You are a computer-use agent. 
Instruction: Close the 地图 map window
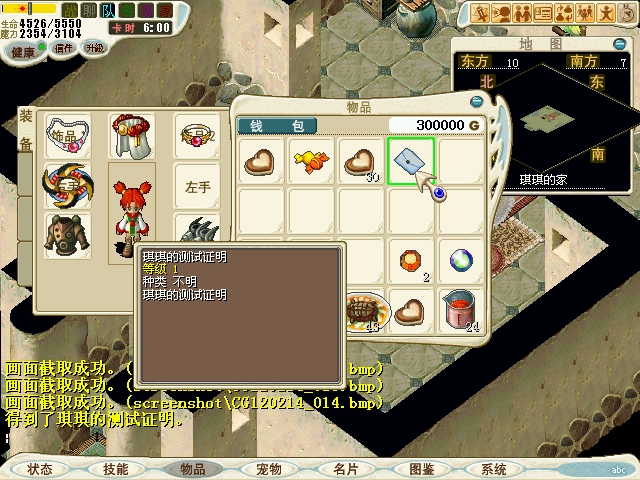pos(620,44)
